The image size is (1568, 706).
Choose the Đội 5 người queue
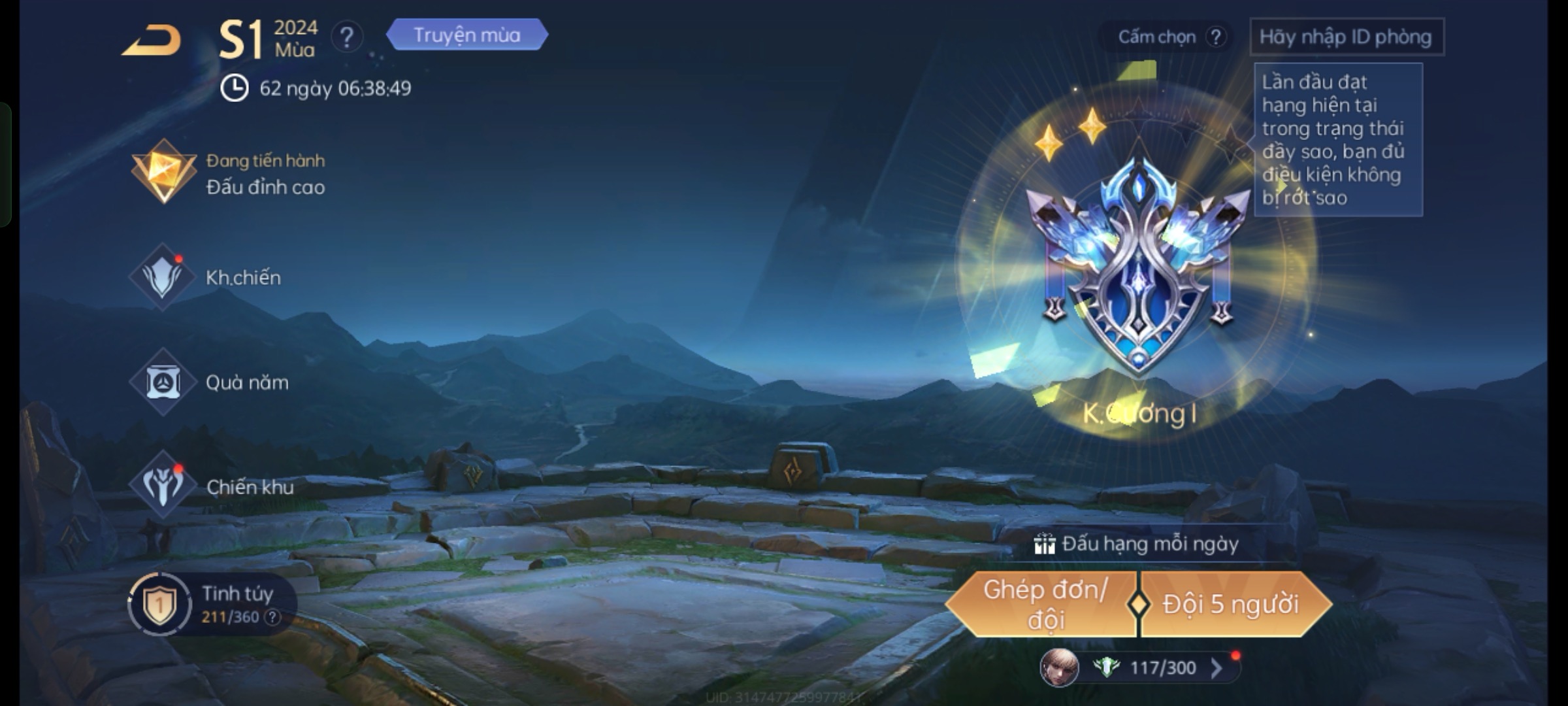pyautogui.click(x=1231, y=605)
